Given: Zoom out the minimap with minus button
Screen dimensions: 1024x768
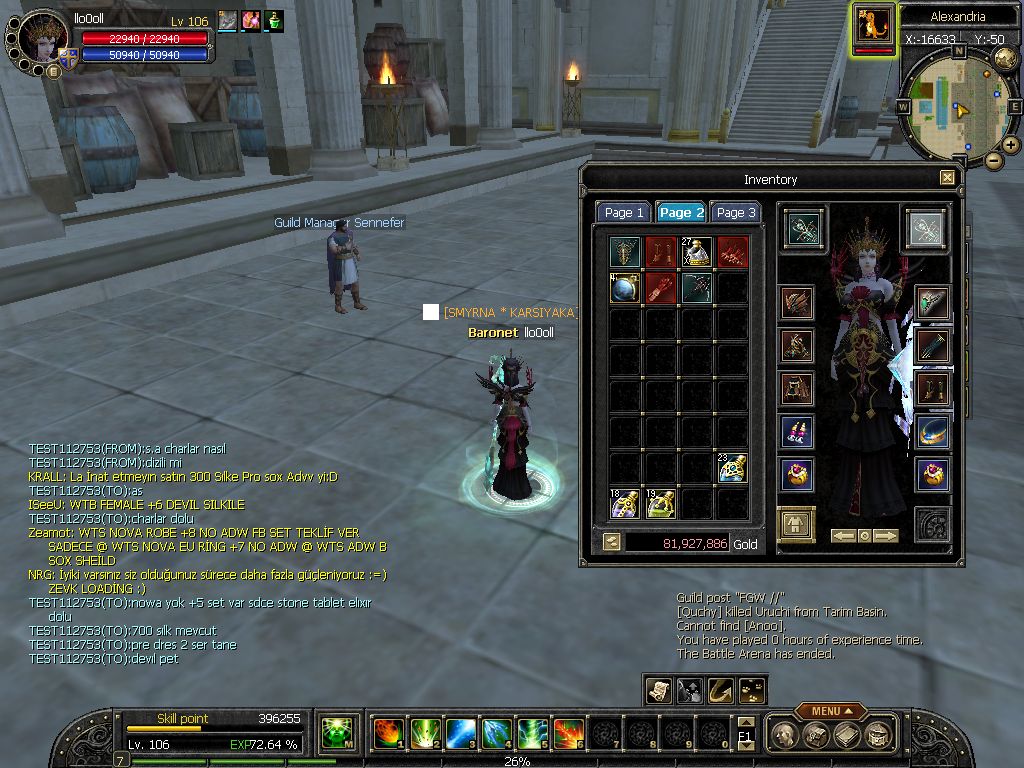Looking at the screenshot, I should tap(993, 160).
